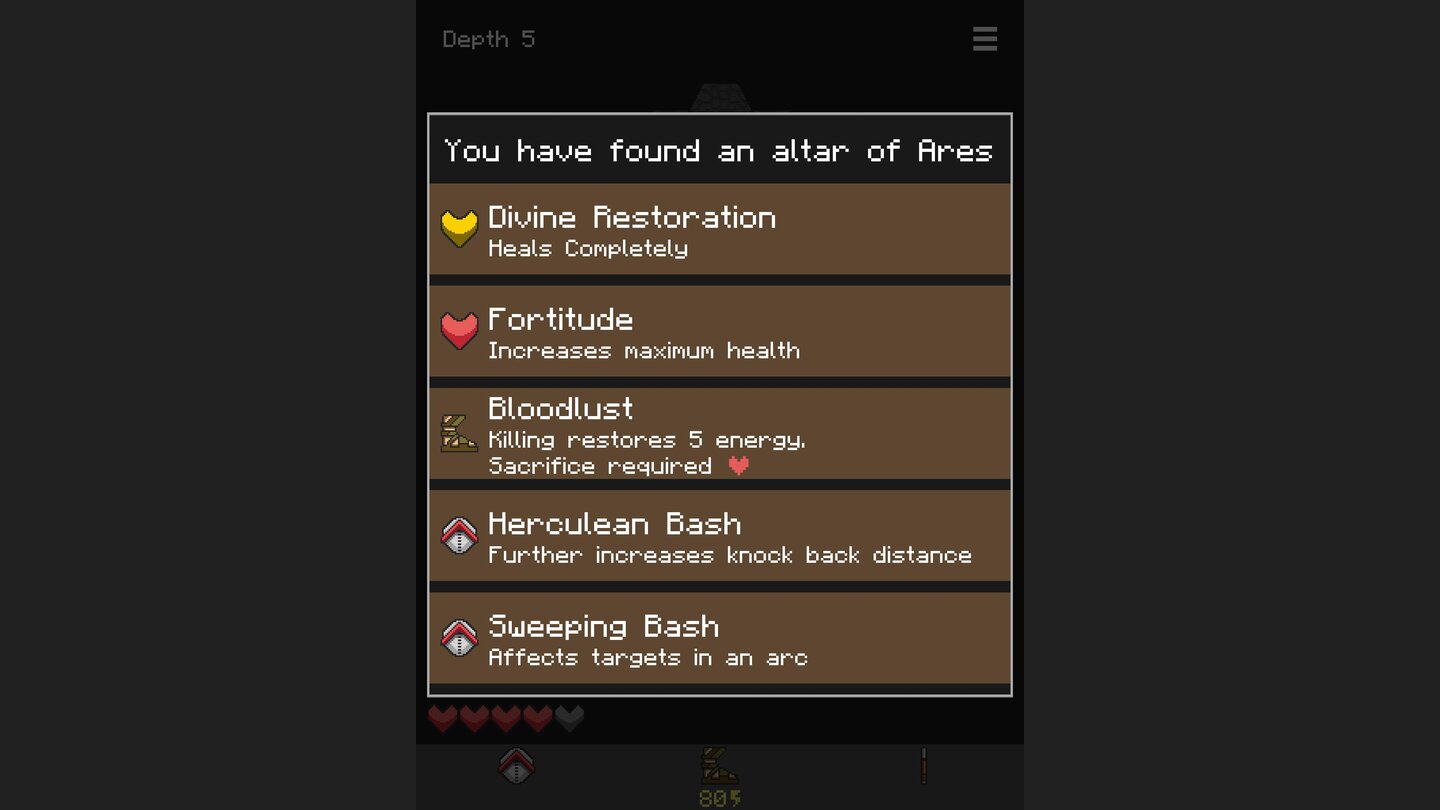The width and height of the screenshot is (1440, 810).
Task: Click the shield icon beside Herculean Bash
Action: click(x=459, y=536)
